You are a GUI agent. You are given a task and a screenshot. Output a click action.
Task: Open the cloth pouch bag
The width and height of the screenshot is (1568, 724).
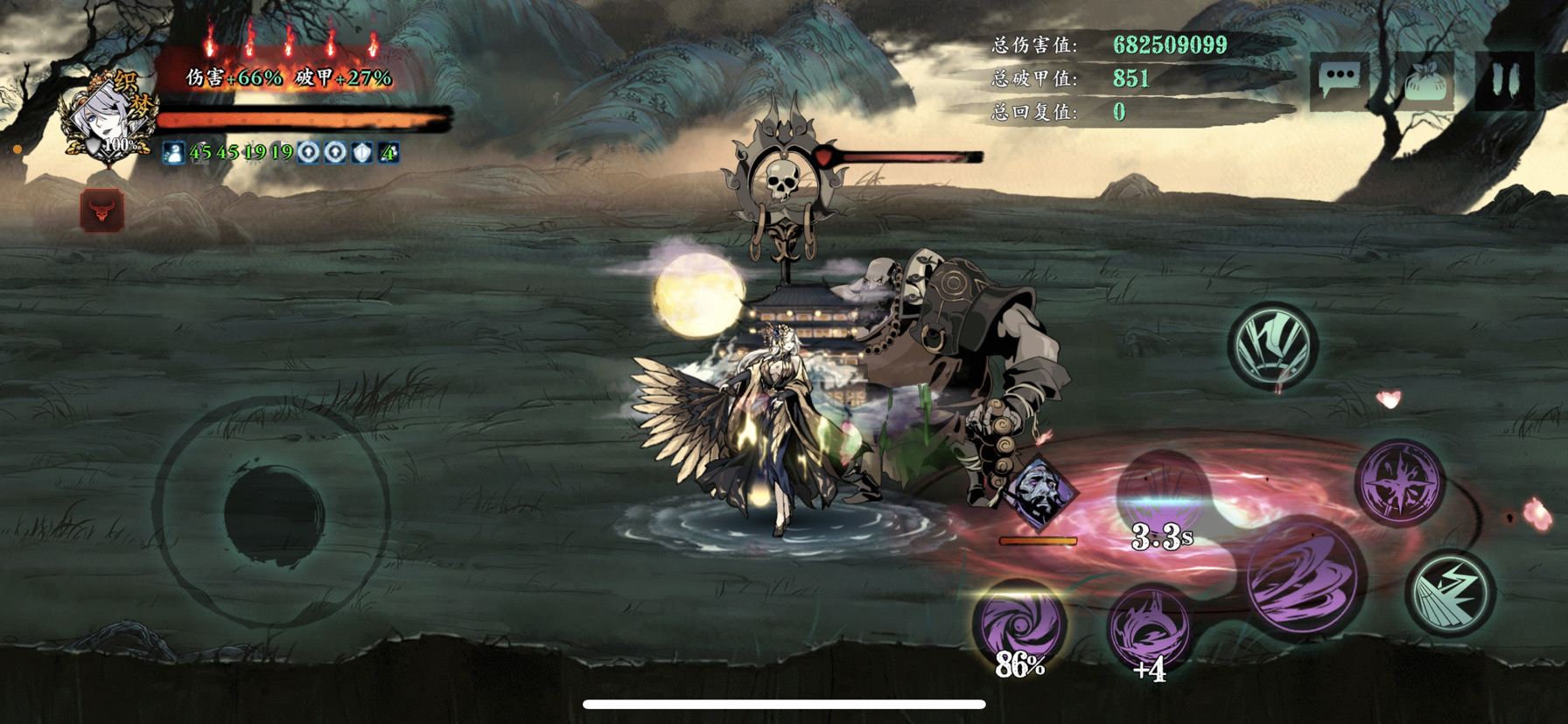pos(1424,81)
